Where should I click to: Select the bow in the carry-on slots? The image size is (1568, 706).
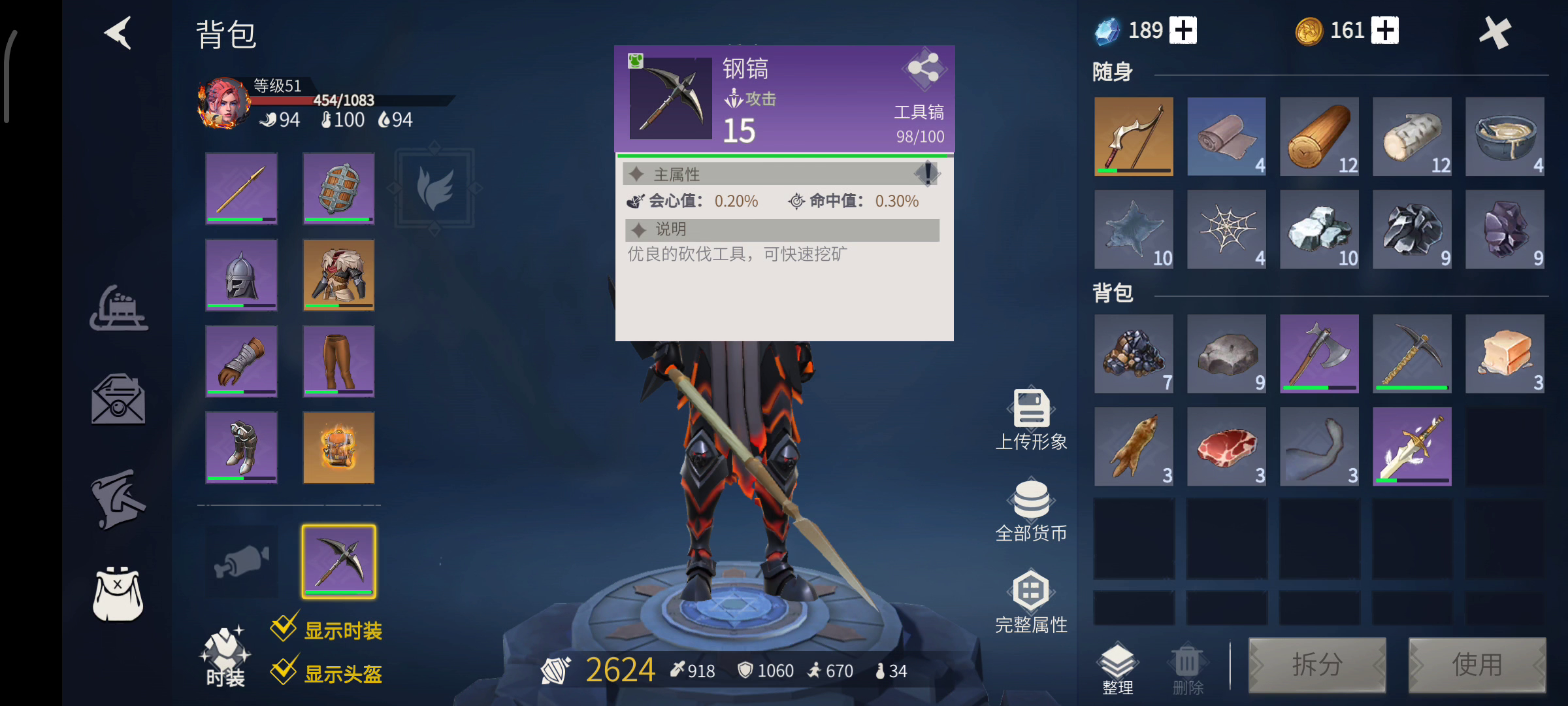pos(1134,137)
